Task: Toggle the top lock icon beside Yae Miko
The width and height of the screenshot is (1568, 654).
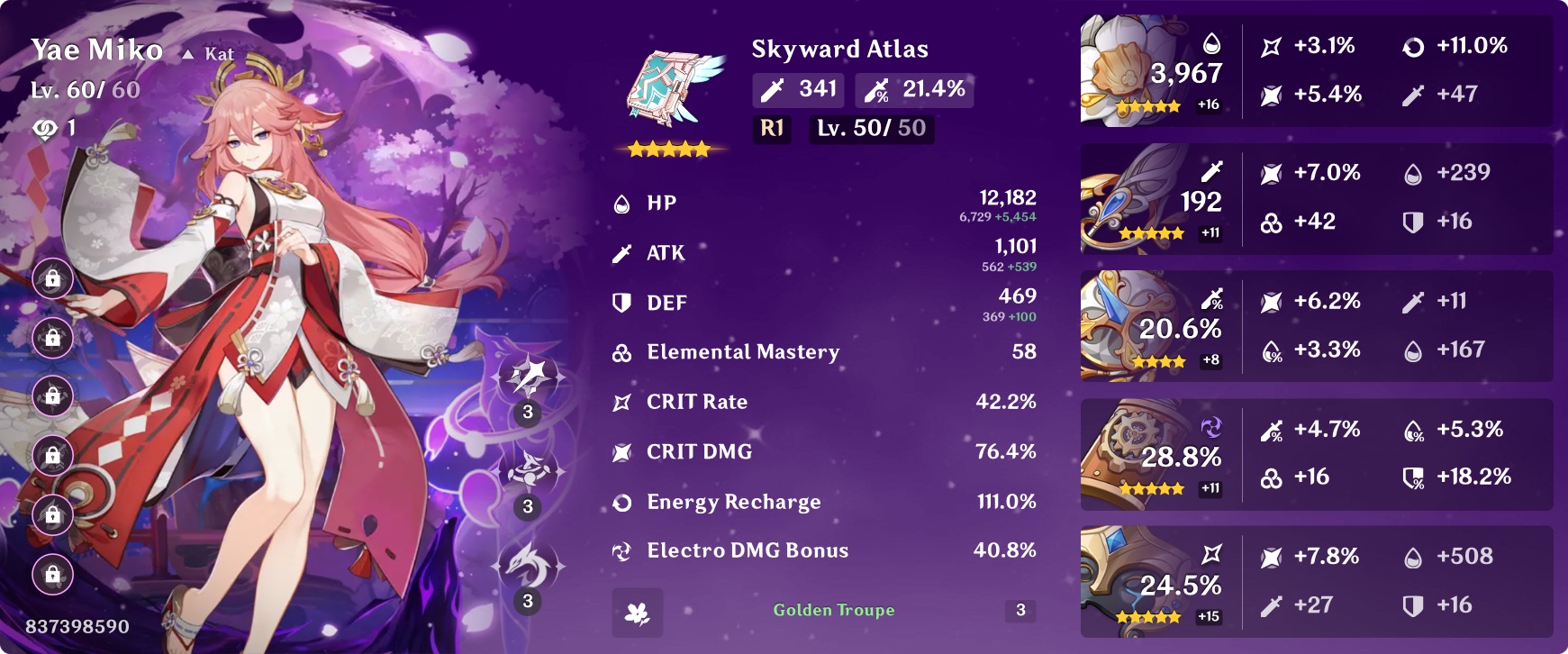Action: pyautogui.click(x=51, y=279)
